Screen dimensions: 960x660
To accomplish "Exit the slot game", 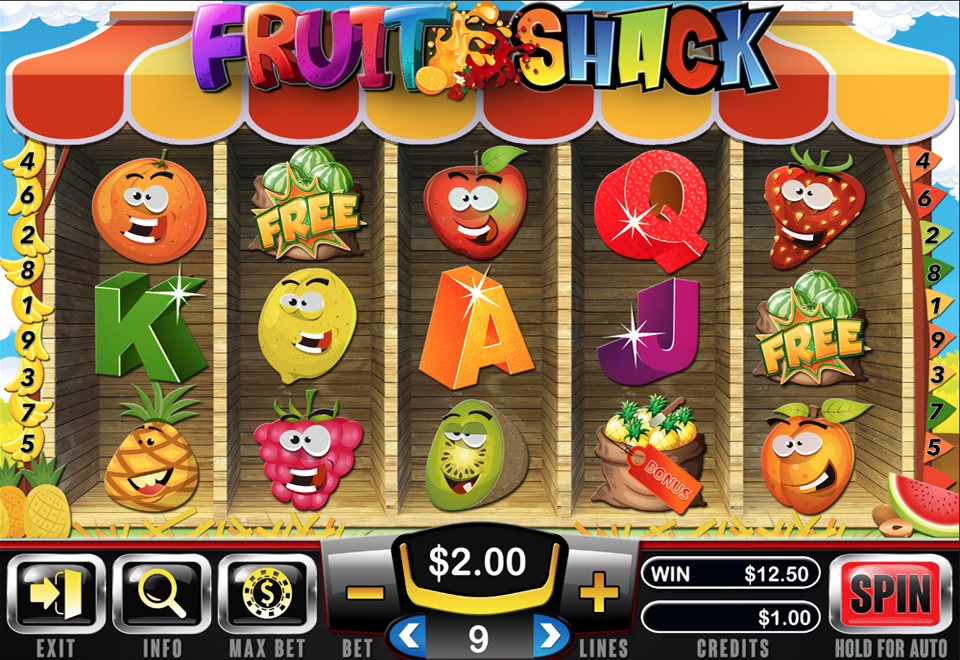I will pyautogui.click(x=55, y=594).
